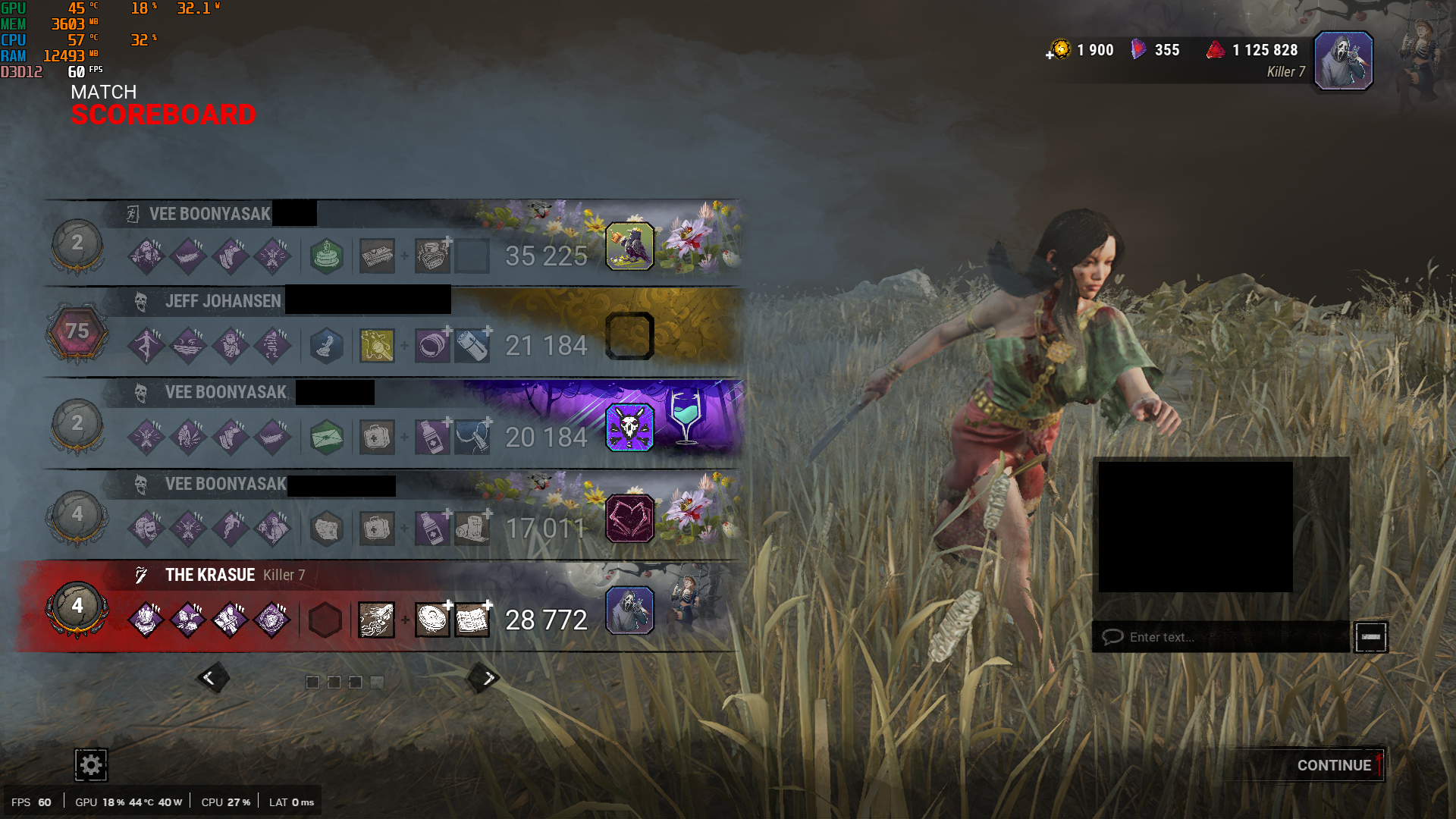Inspect the dark heart badge icon
Image resolution: width=1456 pixels, height=819 pixels.
point(629,519)
